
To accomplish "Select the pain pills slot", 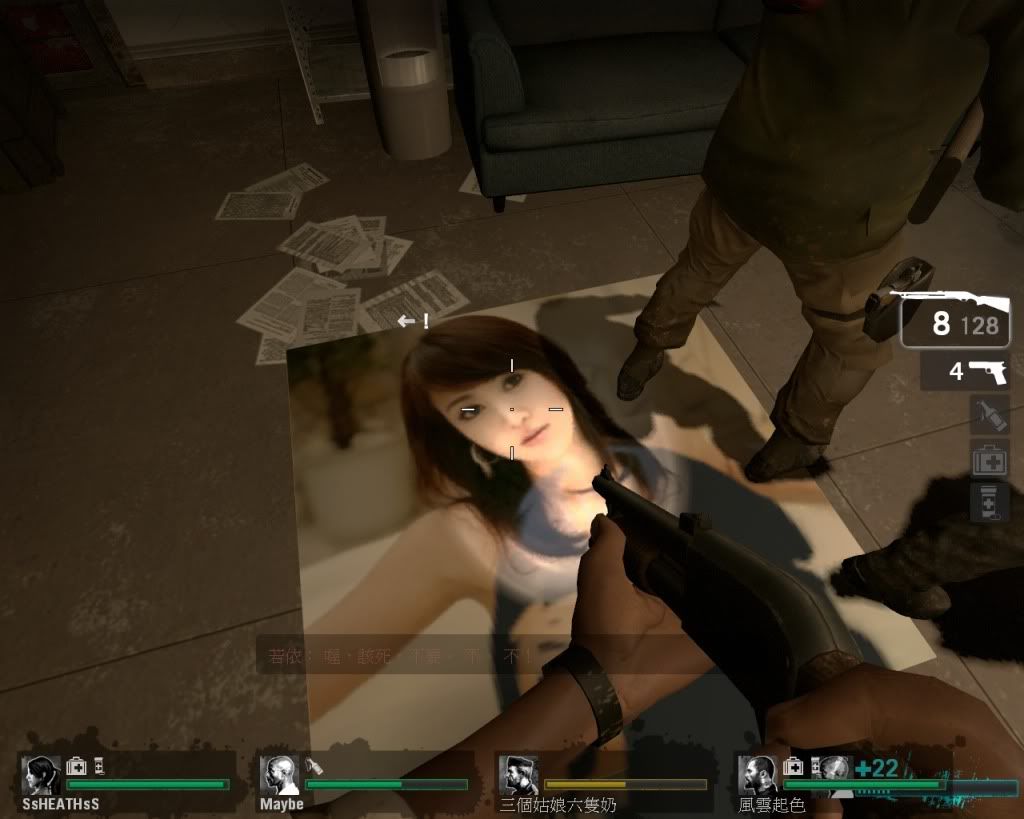I will coord(989,502).
